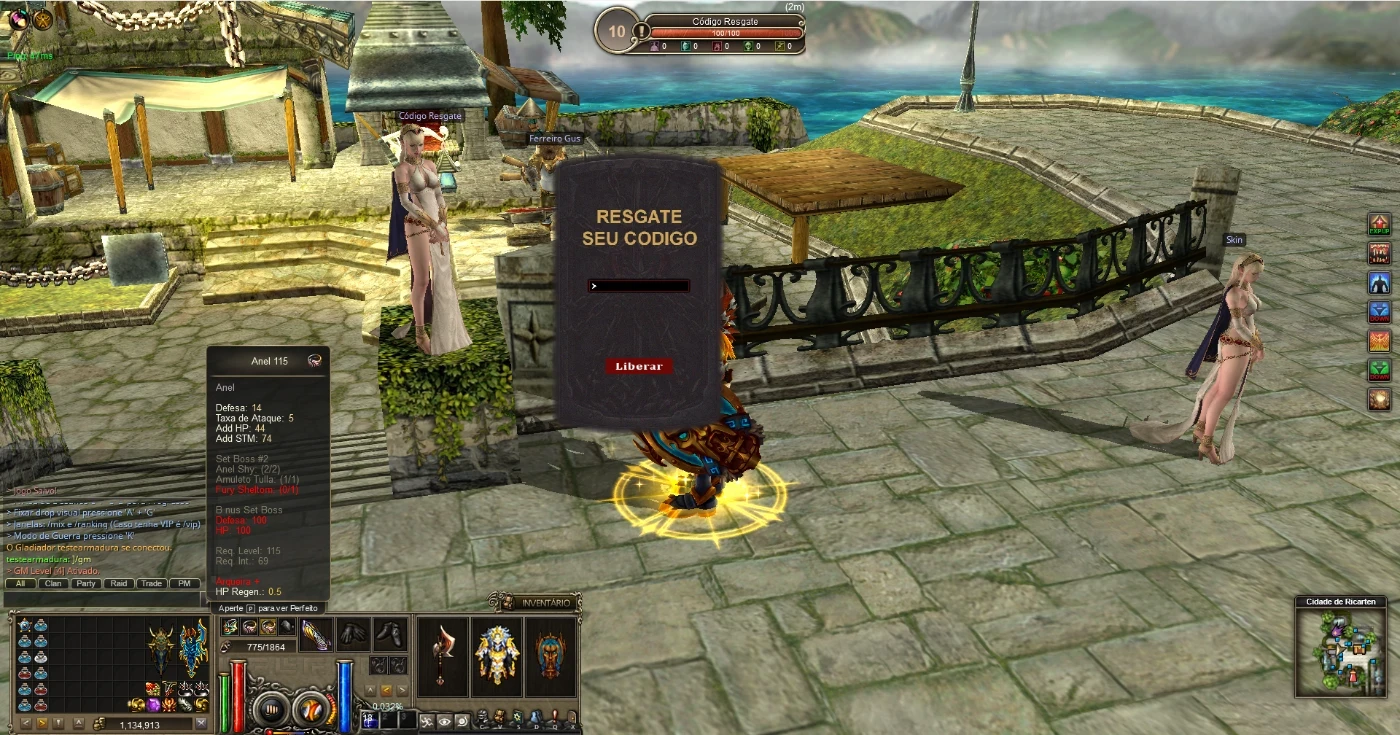Open the pet window teddy bear icon
This screenshot has height=735, width=1400.
tap(499, 716)
